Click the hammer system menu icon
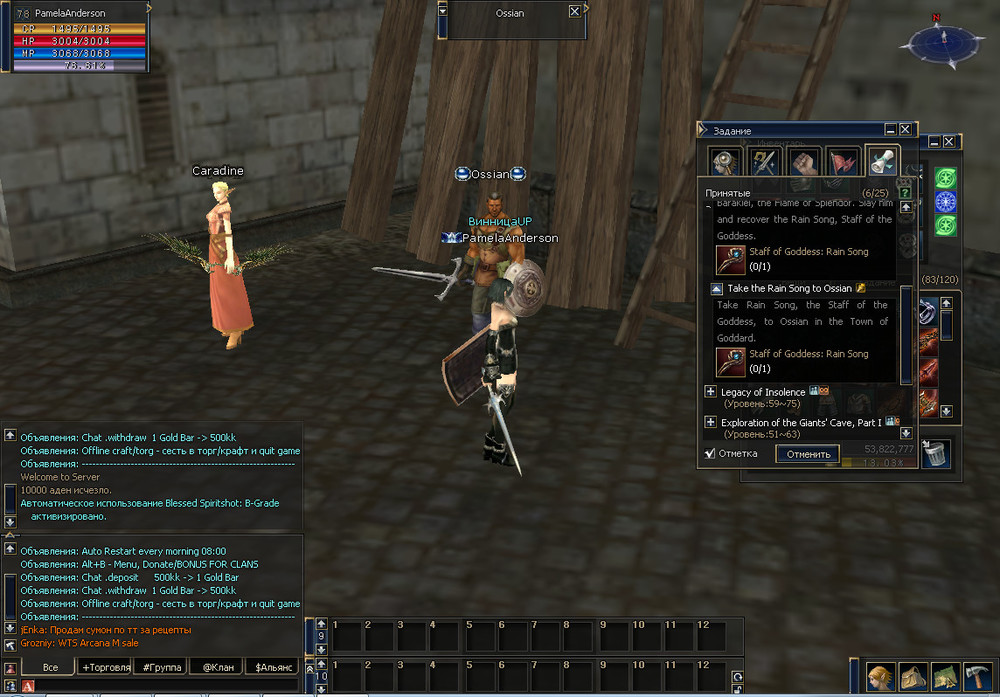The width and height of the screenshot is (1000, 697). tap(978, 677)
